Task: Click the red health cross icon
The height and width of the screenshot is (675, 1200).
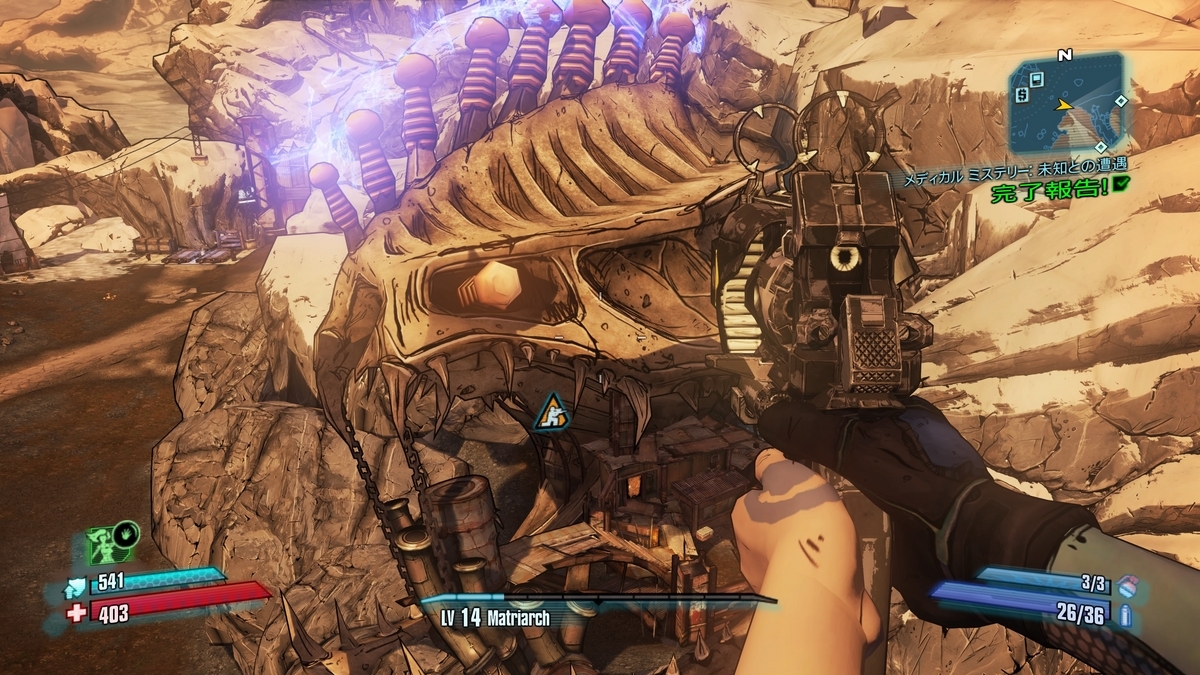Action: tap(77, 613)
